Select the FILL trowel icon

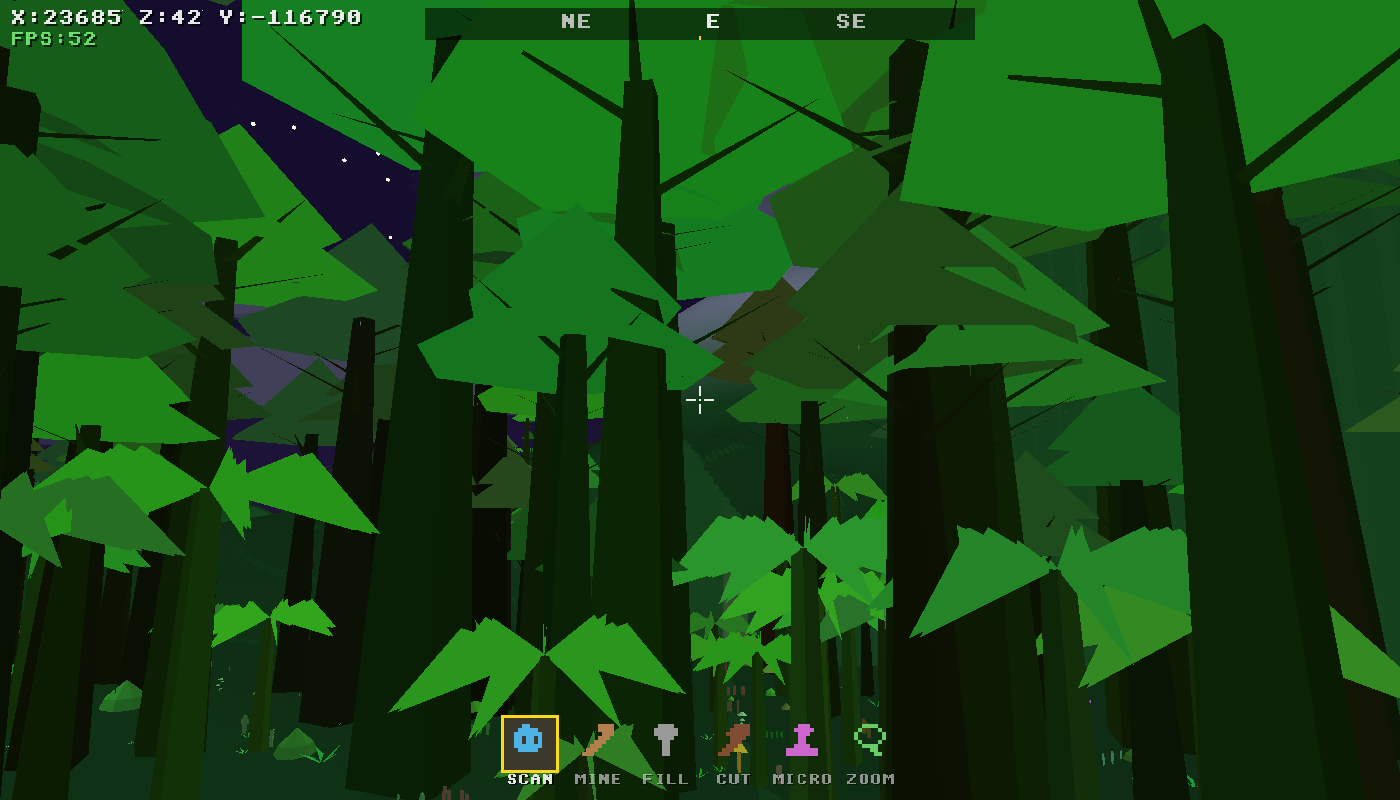(665, 741)
